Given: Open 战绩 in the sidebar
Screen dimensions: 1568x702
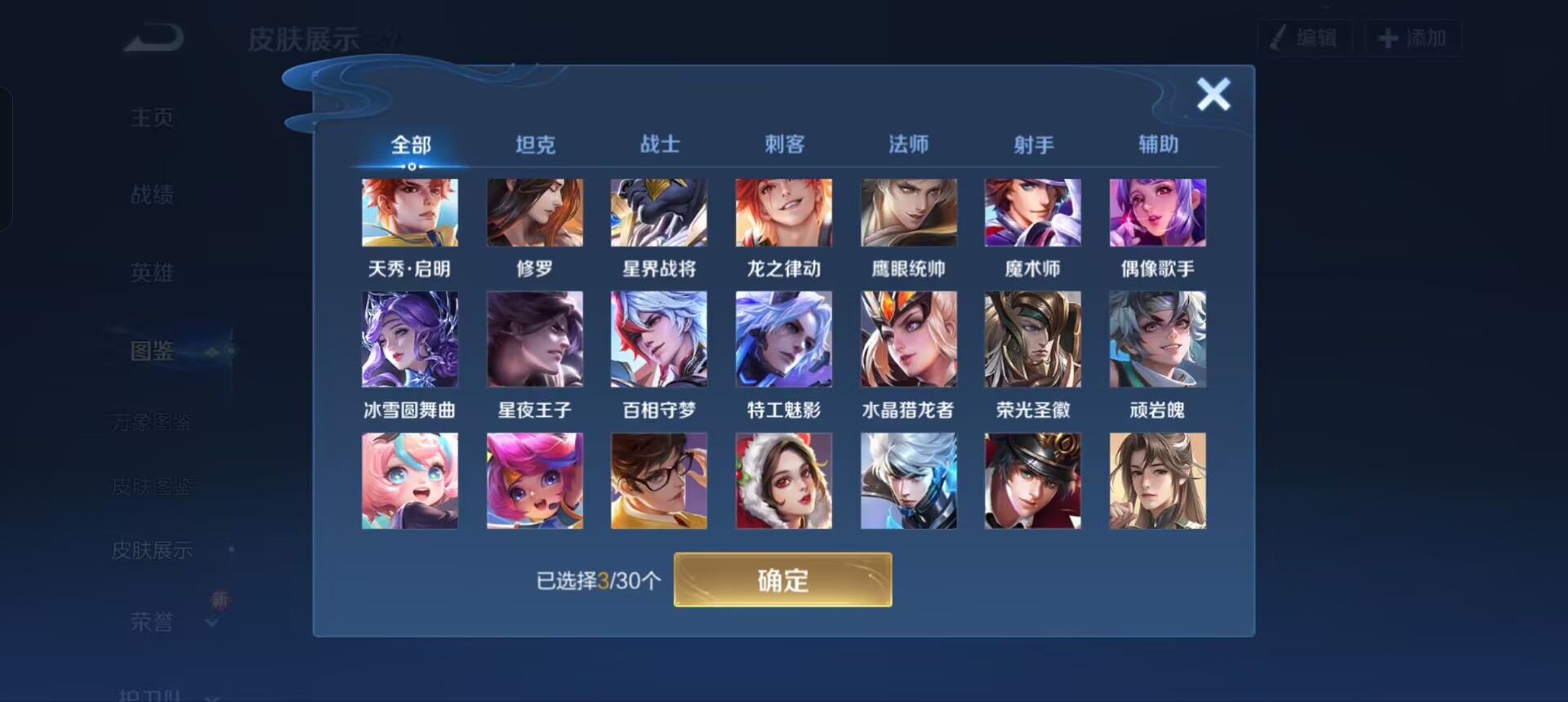Looking at the screenshot, I should [151, 194].
